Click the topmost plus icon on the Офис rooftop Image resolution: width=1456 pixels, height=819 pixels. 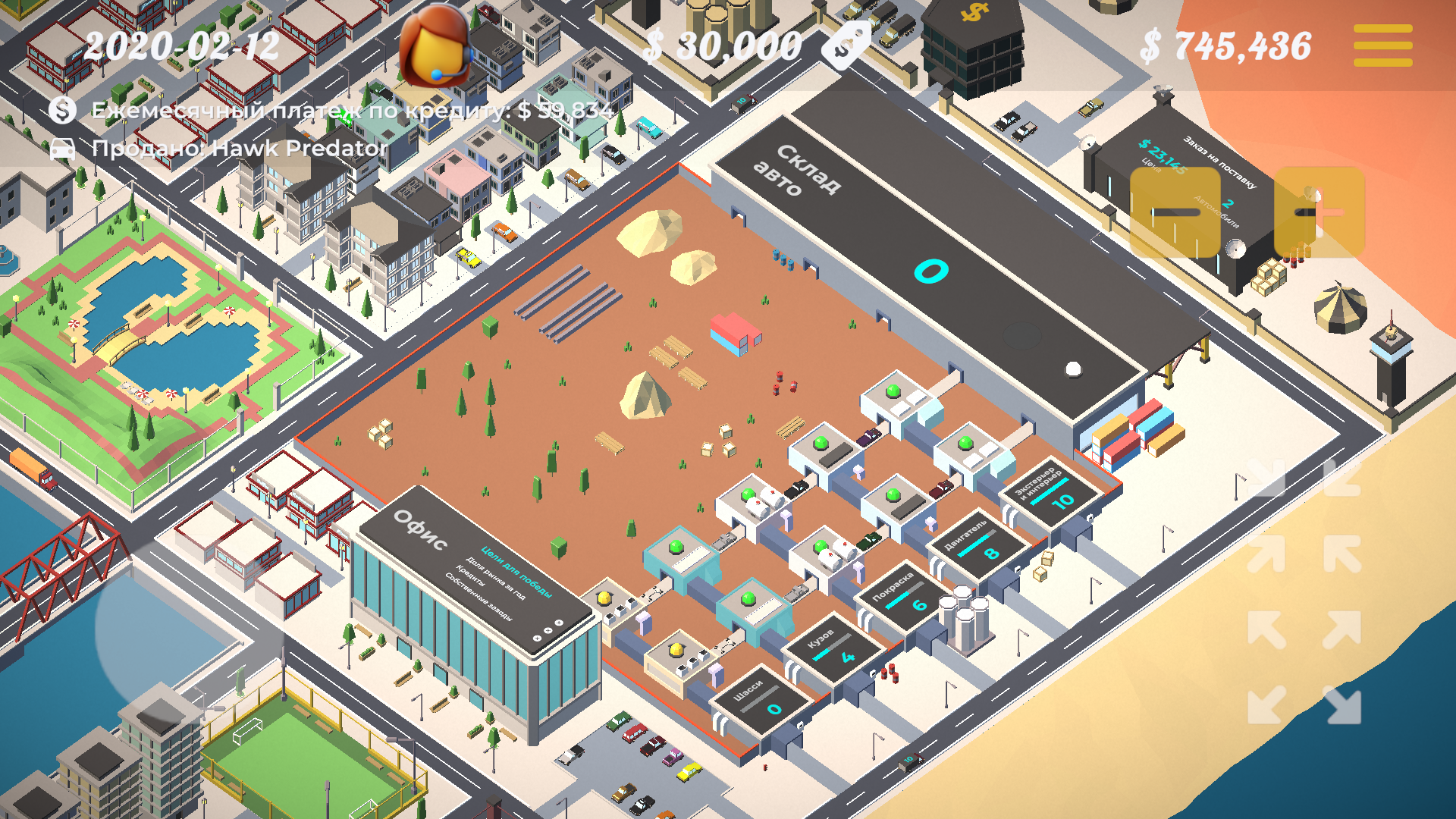(559, 623)
